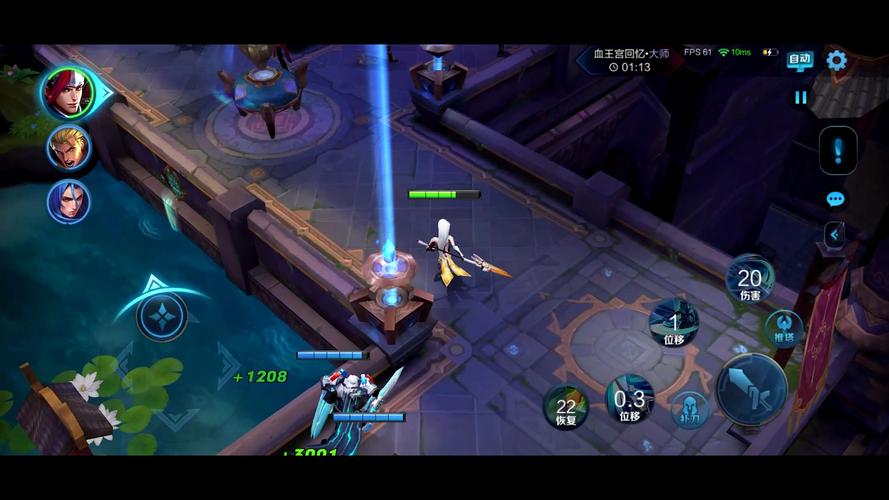Pause the match
The height and width of the screenshot is (500, 889).
point(800,97)
